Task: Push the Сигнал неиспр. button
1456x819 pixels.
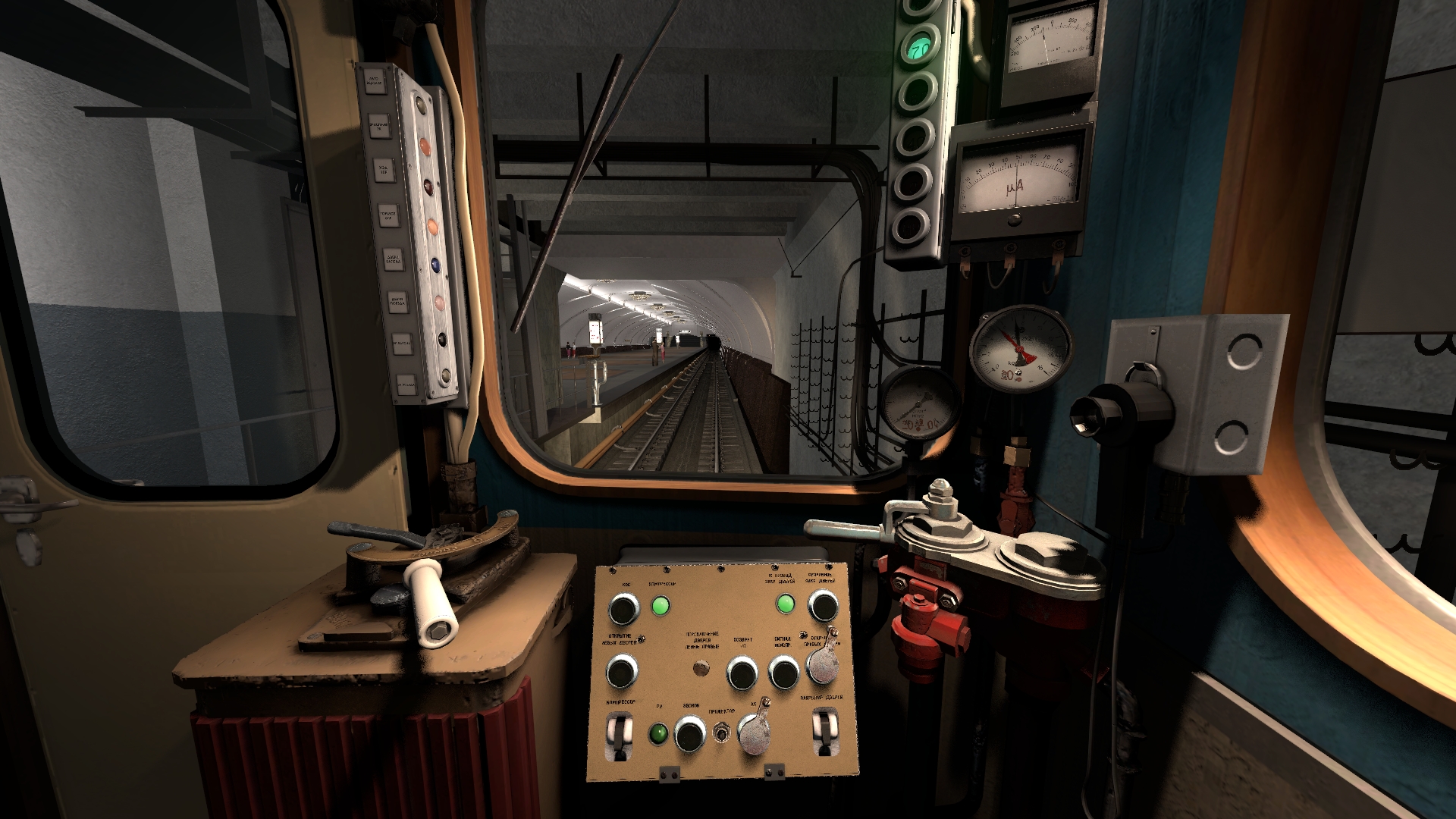Action: pos(783,672)
